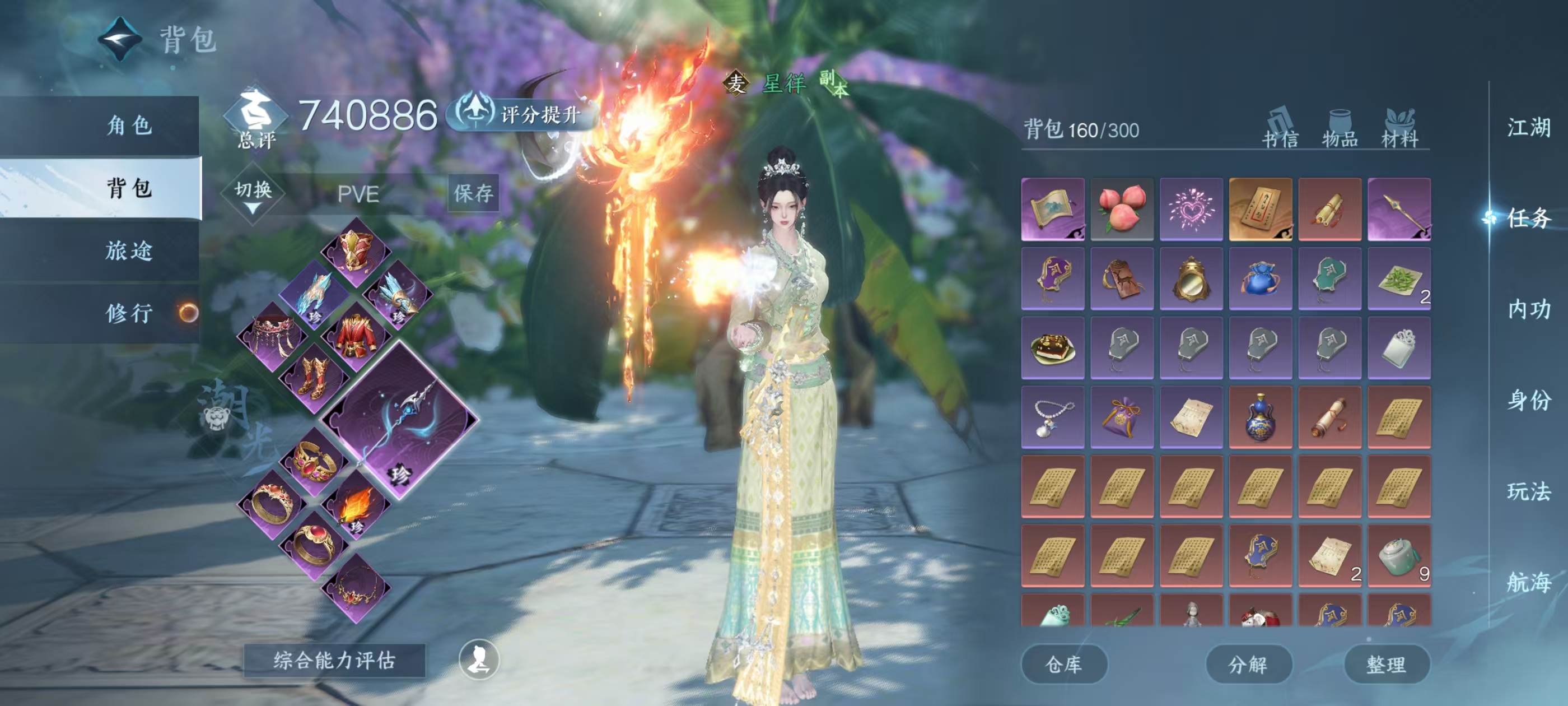Image resolution: width=1568 pixels, height=706 pixels.
Task: Select the 修行 tab
Action: click(129, 313)
